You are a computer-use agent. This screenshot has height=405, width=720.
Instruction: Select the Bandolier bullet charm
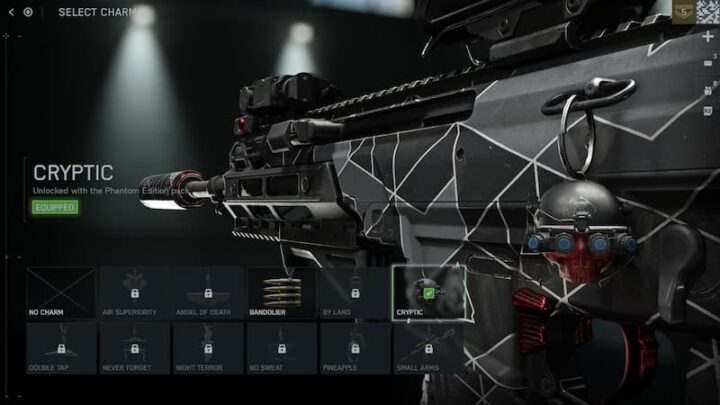[x=281, y=292]
